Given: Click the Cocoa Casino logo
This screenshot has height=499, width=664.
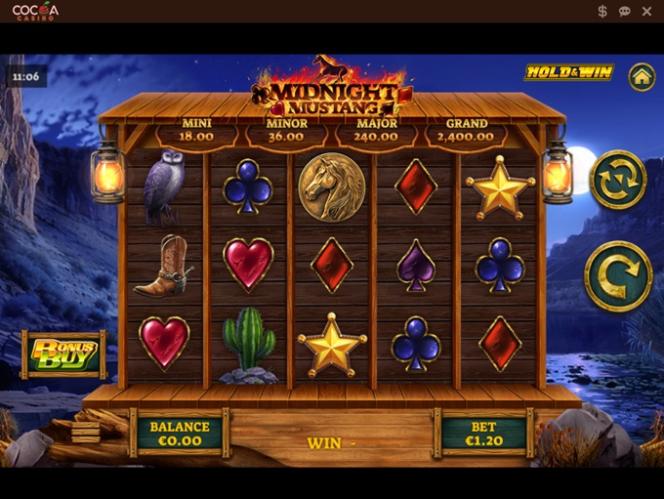Looking at the screenshot, I should pyautogui.click(x=35, y=11).
